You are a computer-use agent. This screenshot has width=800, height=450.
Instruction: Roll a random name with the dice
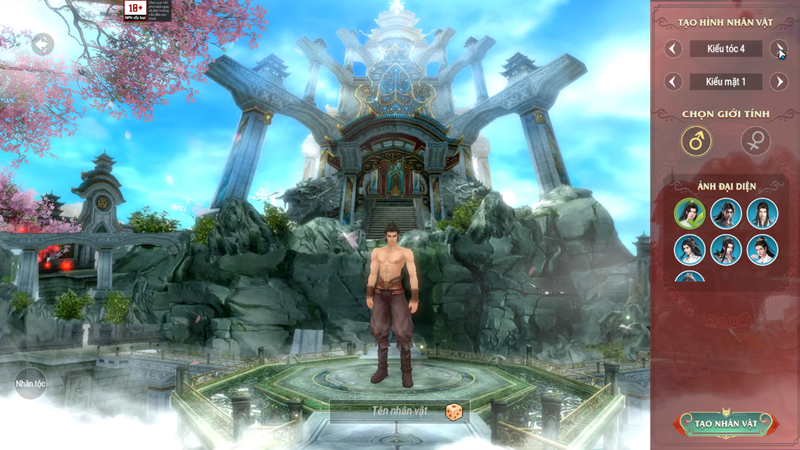(x=453, y=410)
